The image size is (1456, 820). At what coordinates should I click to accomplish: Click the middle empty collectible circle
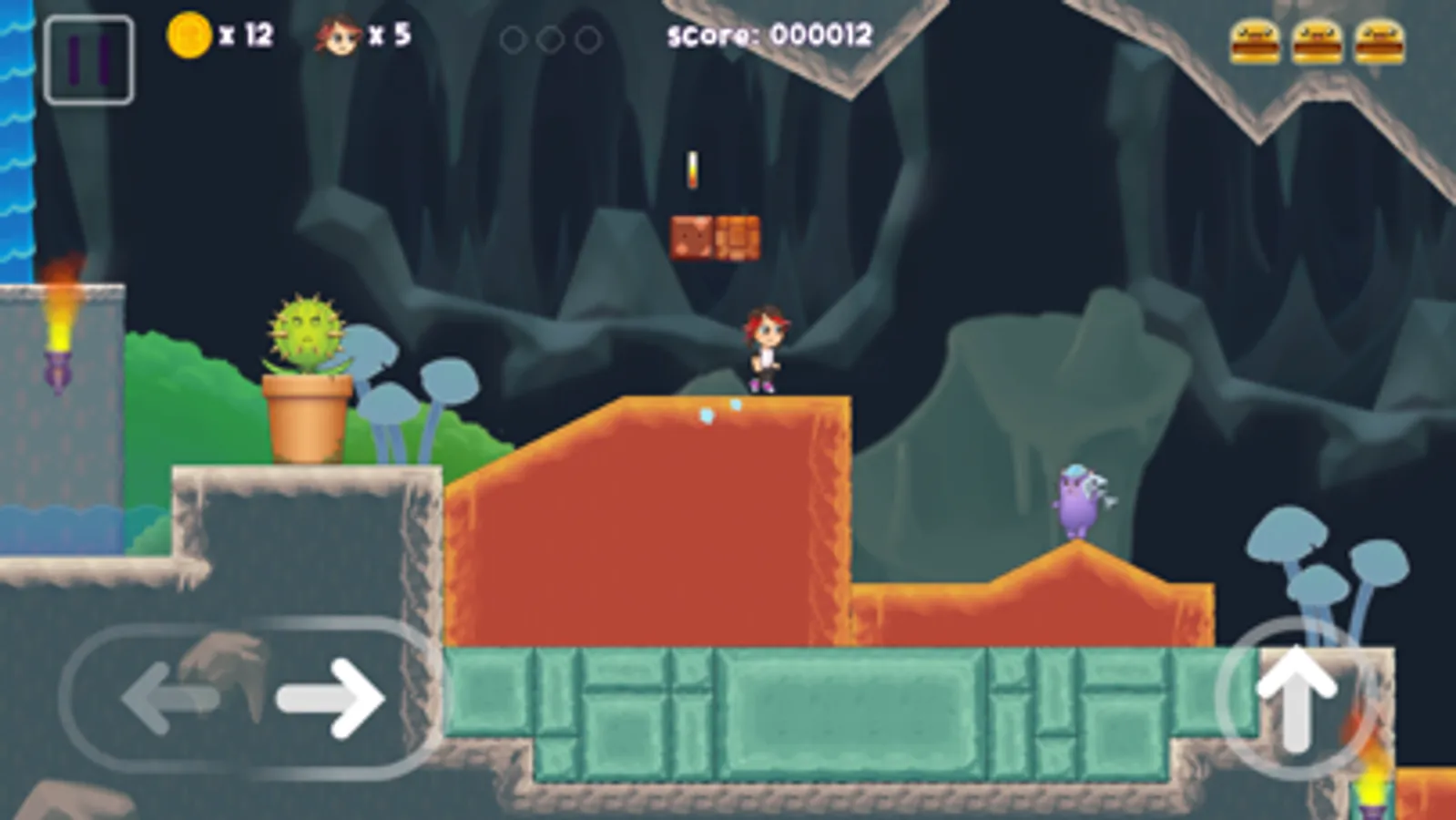[549, 40]
